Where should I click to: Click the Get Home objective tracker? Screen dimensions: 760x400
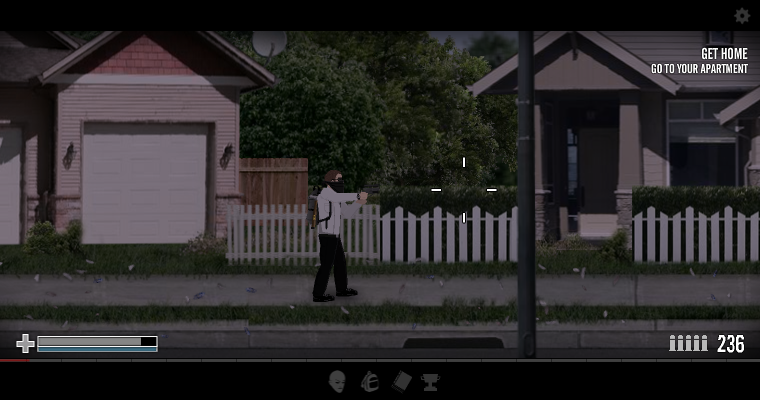coord(699,61)
